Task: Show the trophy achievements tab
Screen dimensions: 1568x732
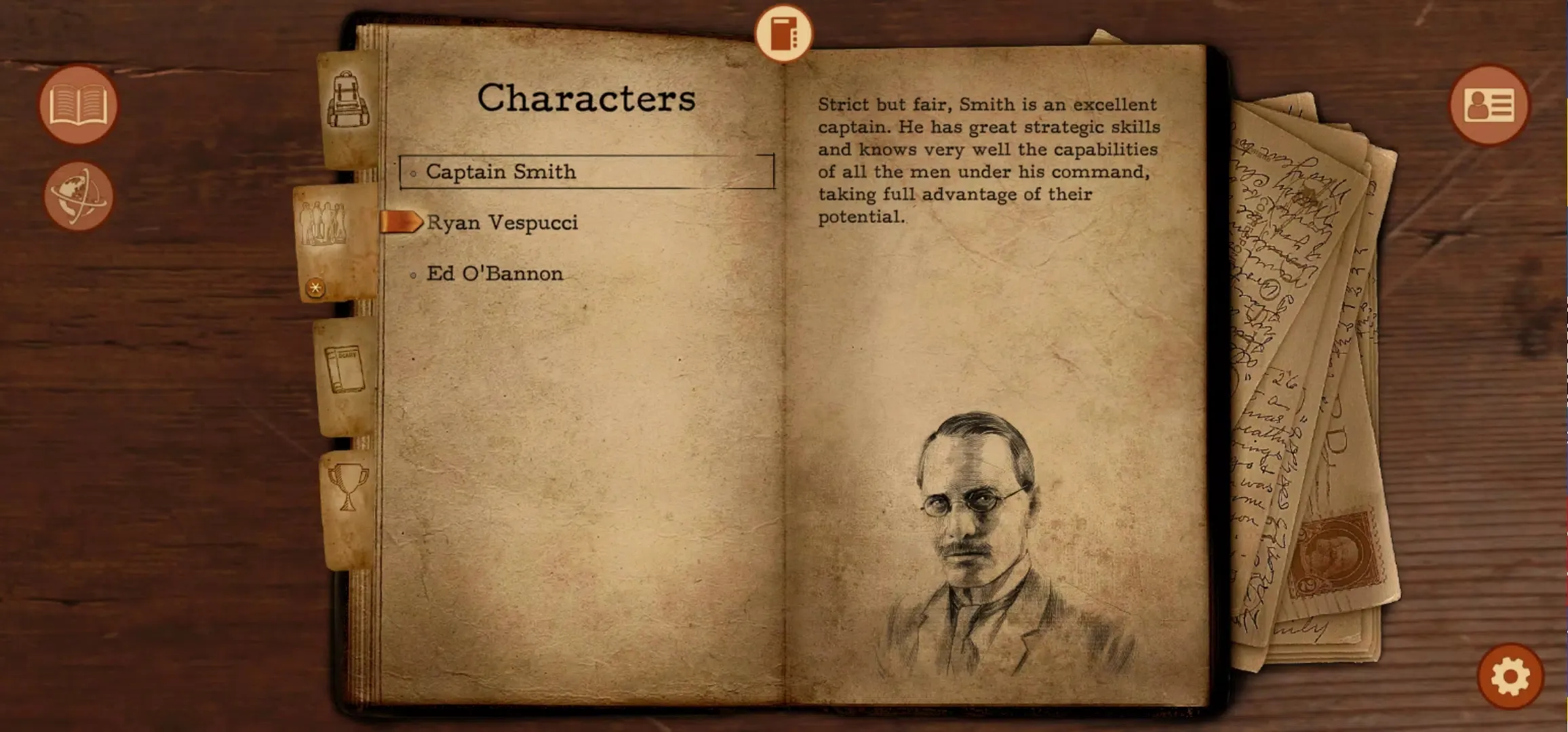Action: (348, 487)
